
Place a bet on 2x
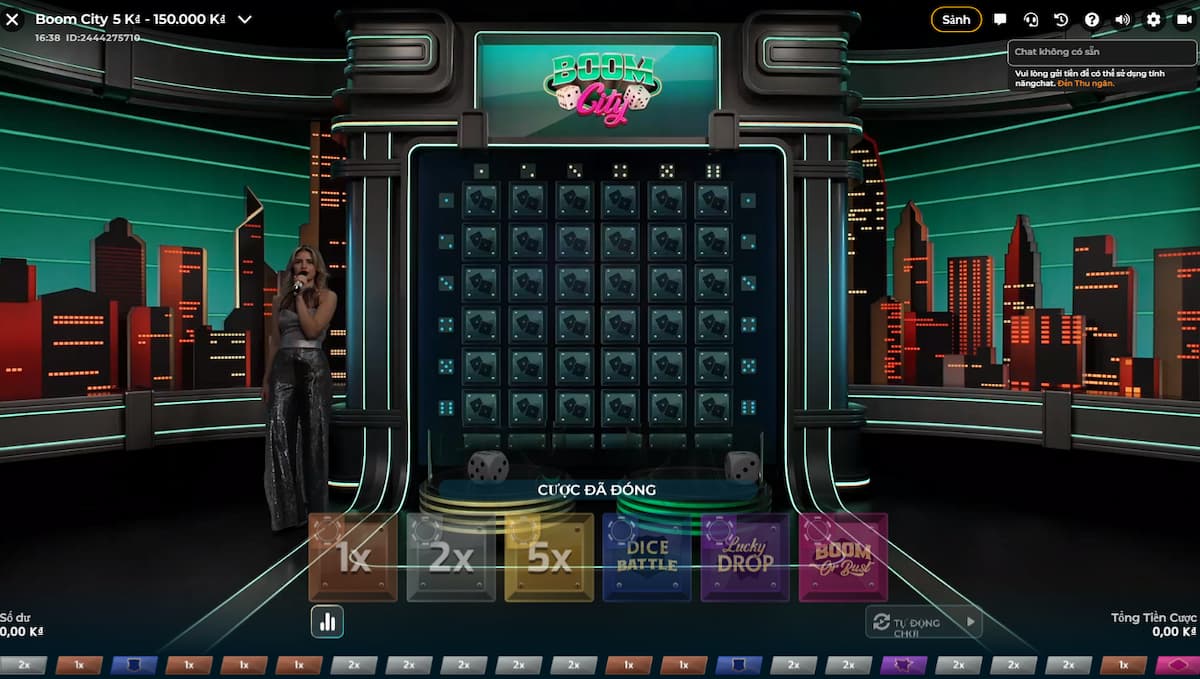click(x=451, y=558)
